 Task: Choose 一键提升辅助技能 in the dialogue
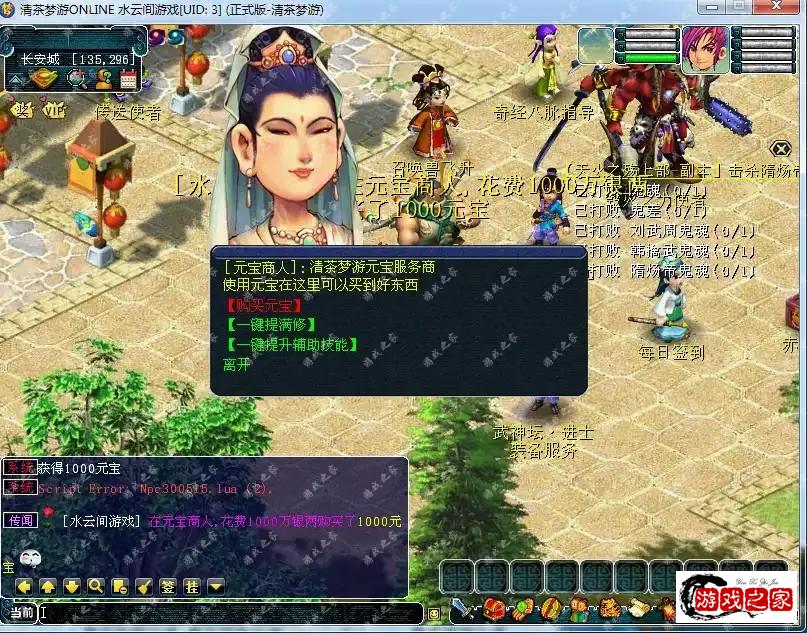coord(291,345)
